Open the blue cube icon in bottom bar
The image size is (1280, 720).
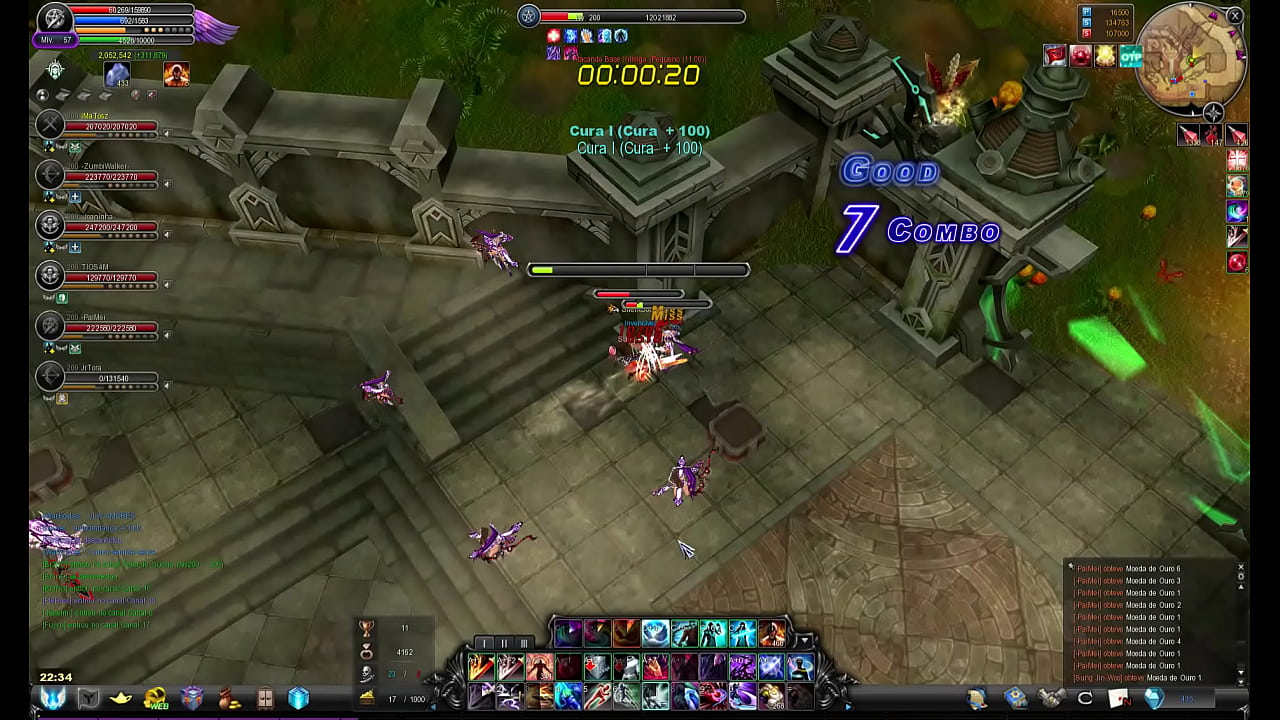click(x=298, y=698)
